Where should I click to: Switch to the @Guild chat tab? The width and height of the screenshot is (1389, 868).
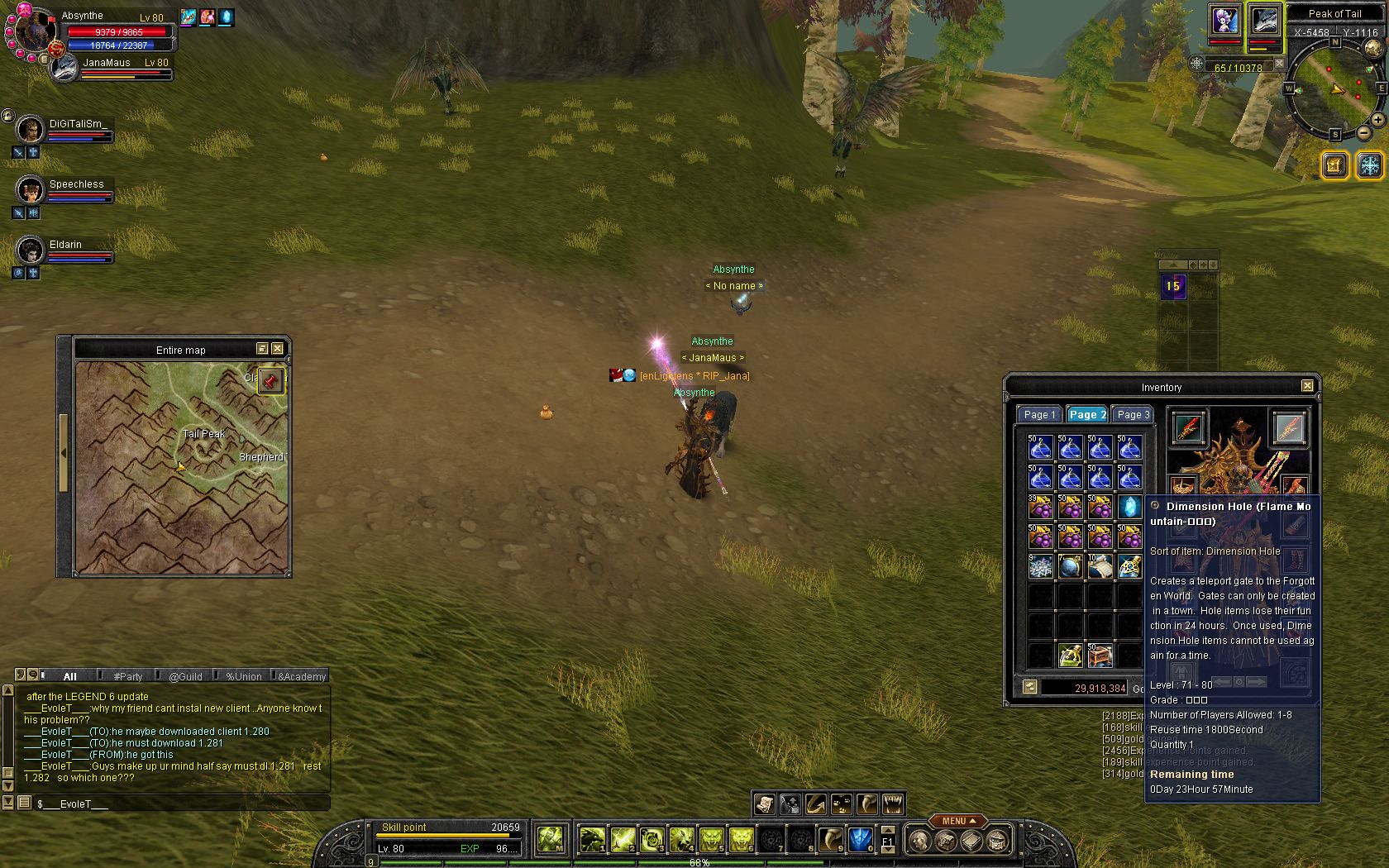tap(185, 676)
